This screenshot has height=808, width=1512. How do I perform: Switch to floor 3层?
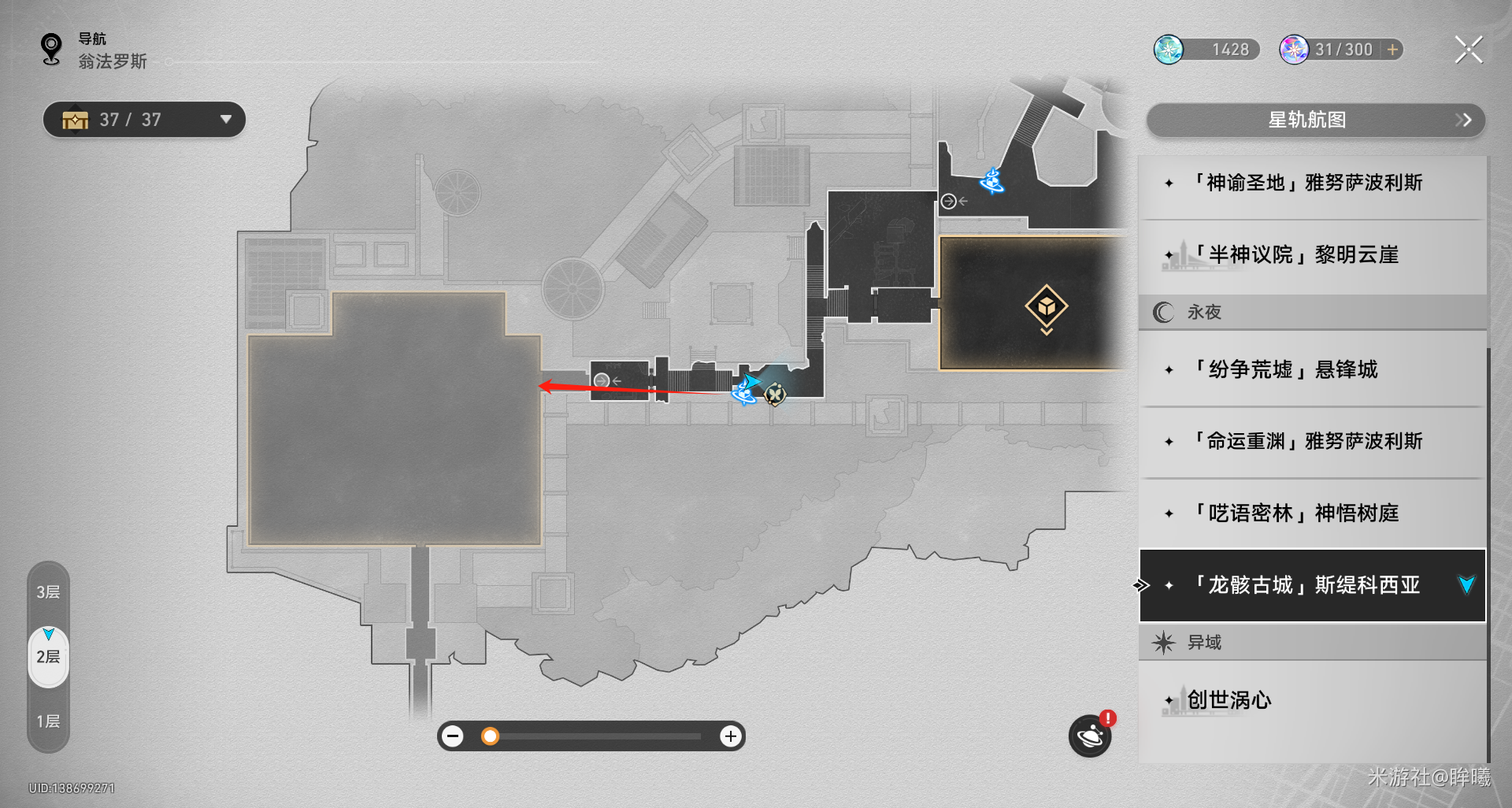[48, 592]
